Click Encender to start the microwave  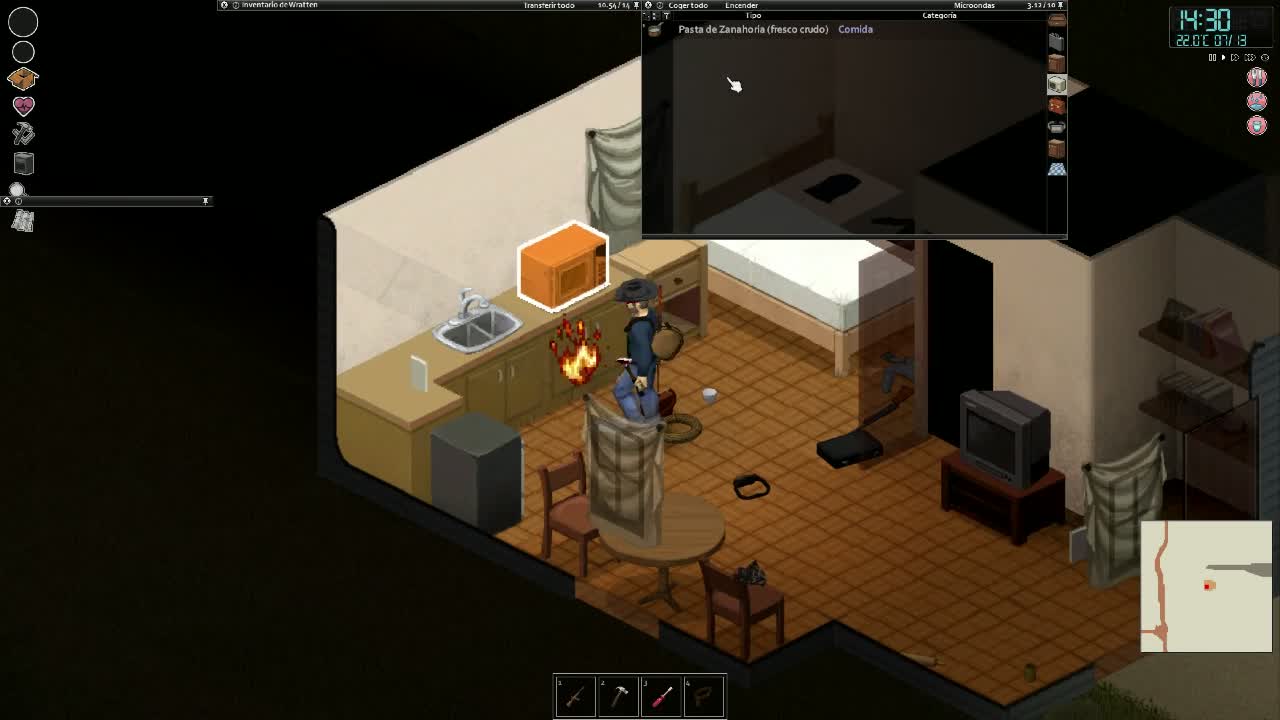point(741,5)
